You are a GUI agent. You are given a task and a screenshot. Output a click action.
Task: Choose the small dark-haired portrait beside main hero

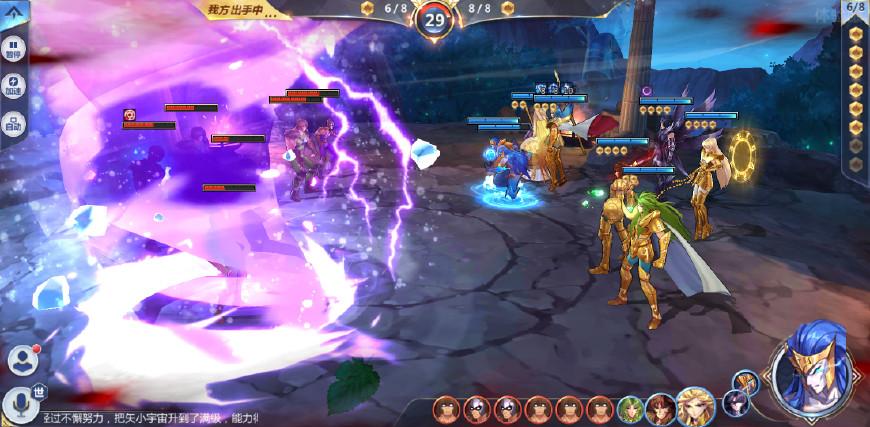(738, 404)
